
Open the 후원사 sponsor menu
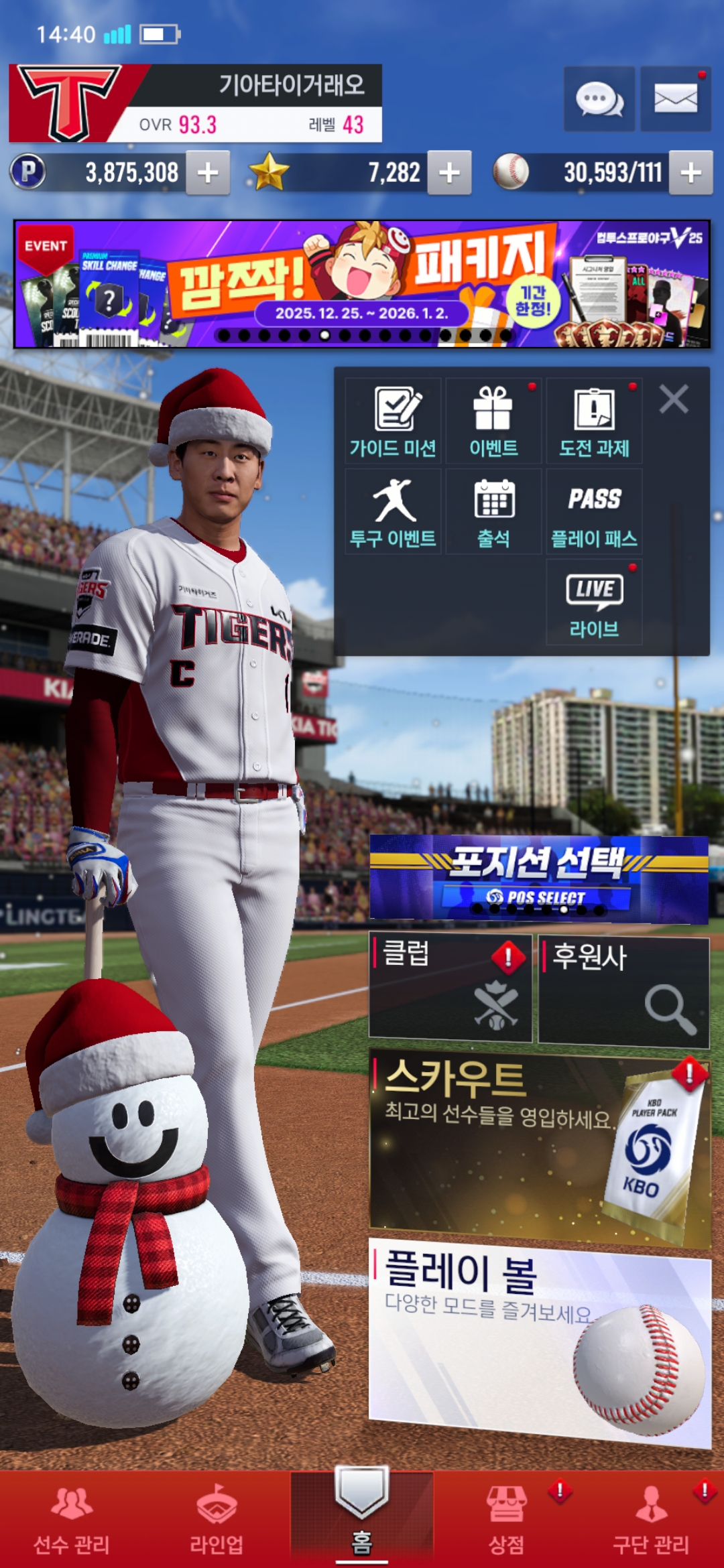tap(623, 992)
